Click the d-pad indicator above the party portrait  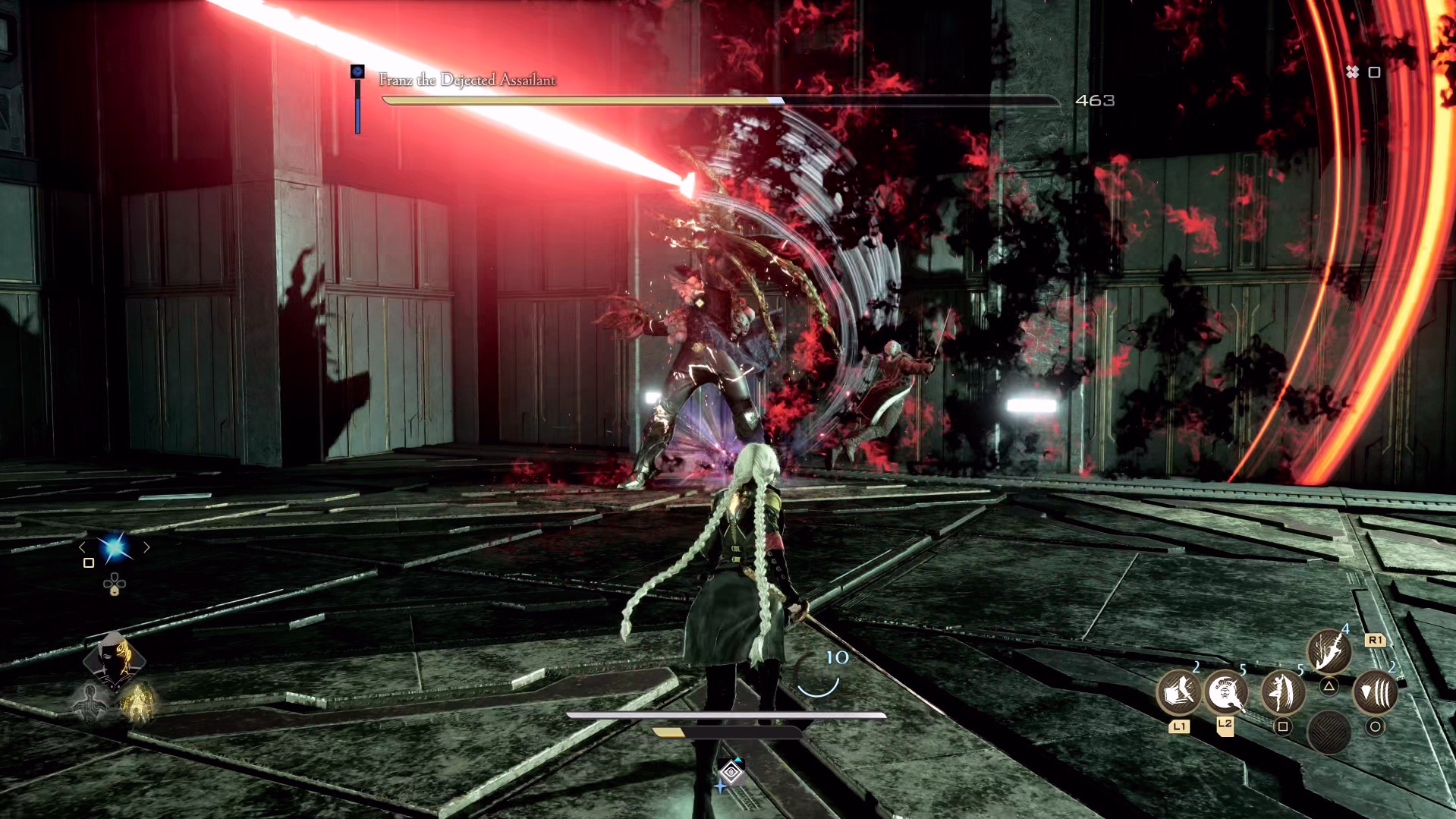click(x=115, y=584)
